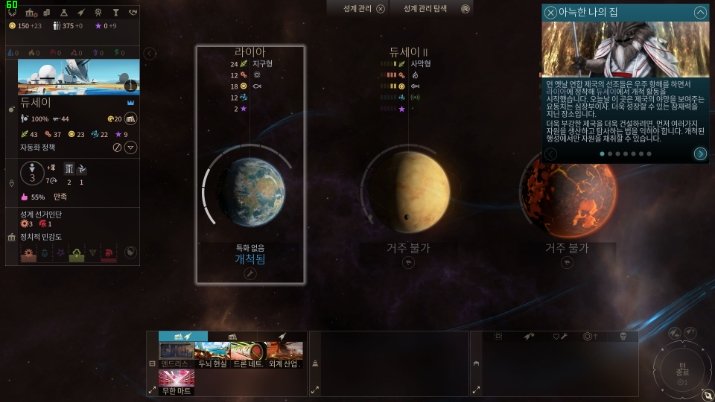The height and width of the screenshot is (402, 715).
Task: Toggle the disabled-circle icon beside automation policy
Action: pyautogui.click(x=116, y=147)
